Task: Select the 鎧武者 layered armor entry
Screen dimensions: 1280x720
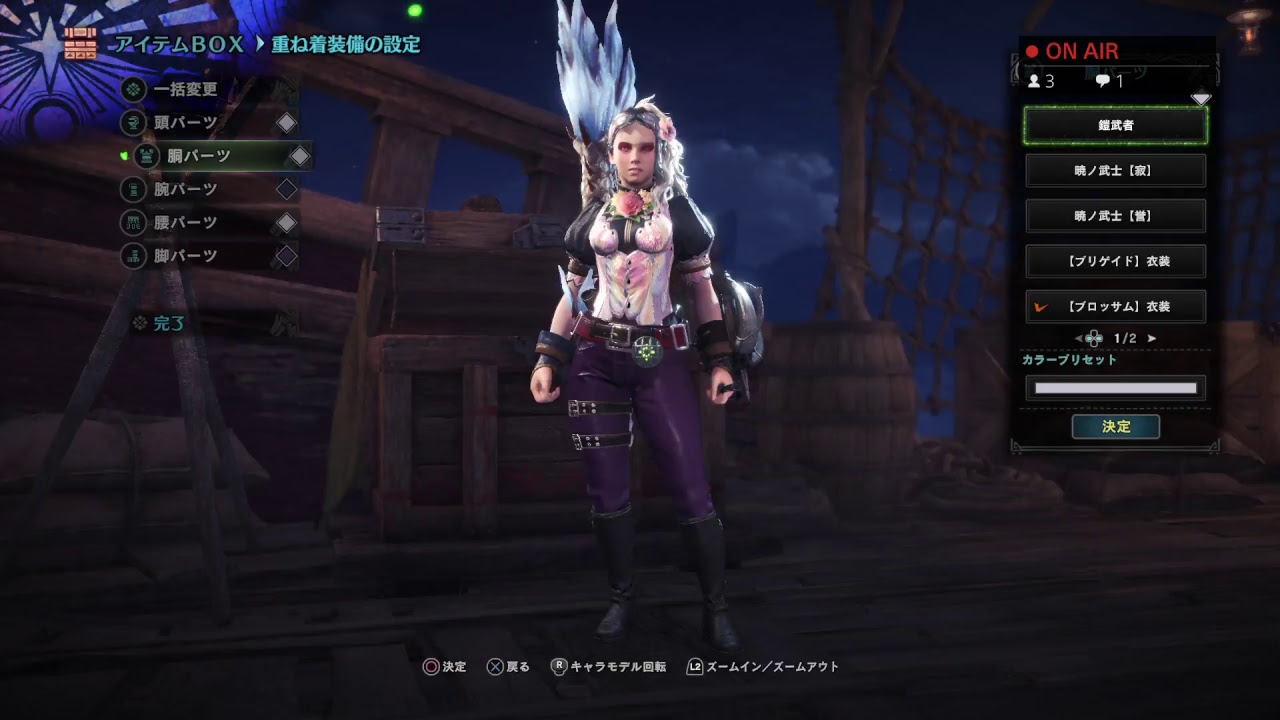Action: coord(1115,127)
